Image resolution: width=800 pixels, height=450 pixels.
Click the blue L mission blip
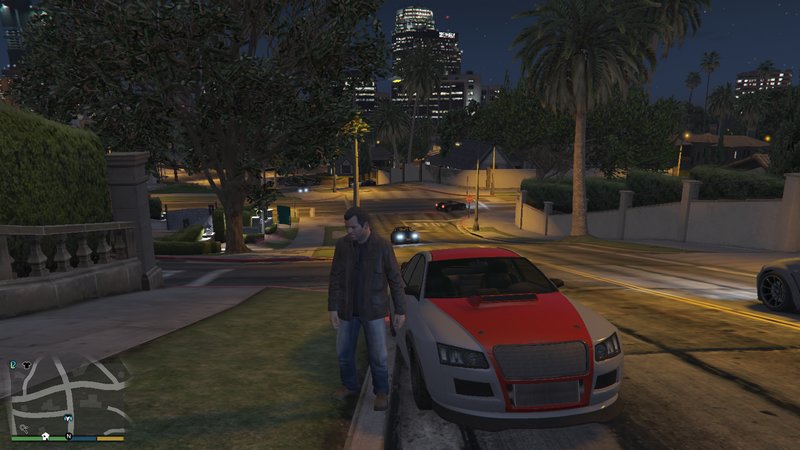pyautogui.click(x=13, y=365)
